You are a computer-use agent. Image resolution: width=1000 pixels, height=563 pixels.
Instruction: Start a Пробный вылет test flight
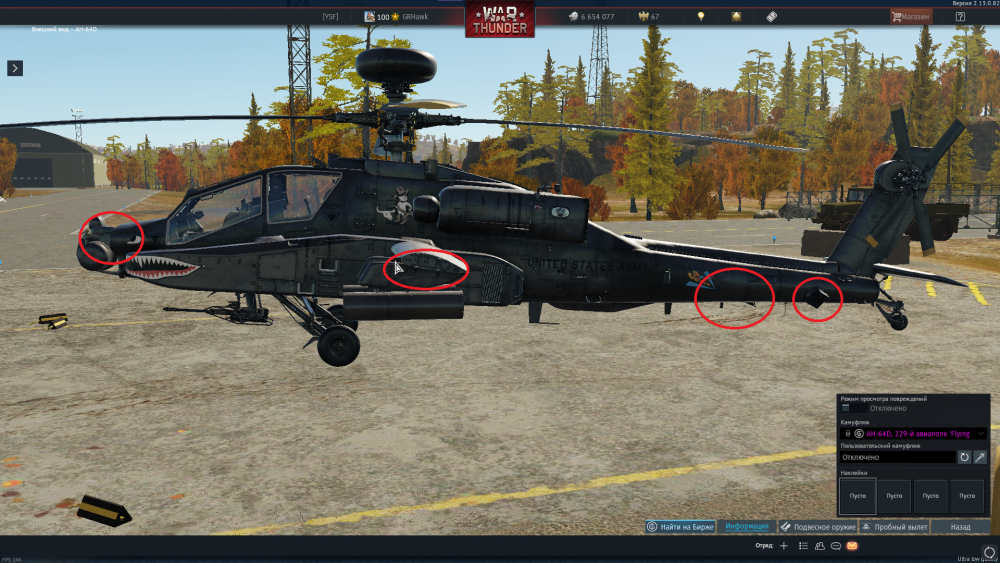pos(896,526)
